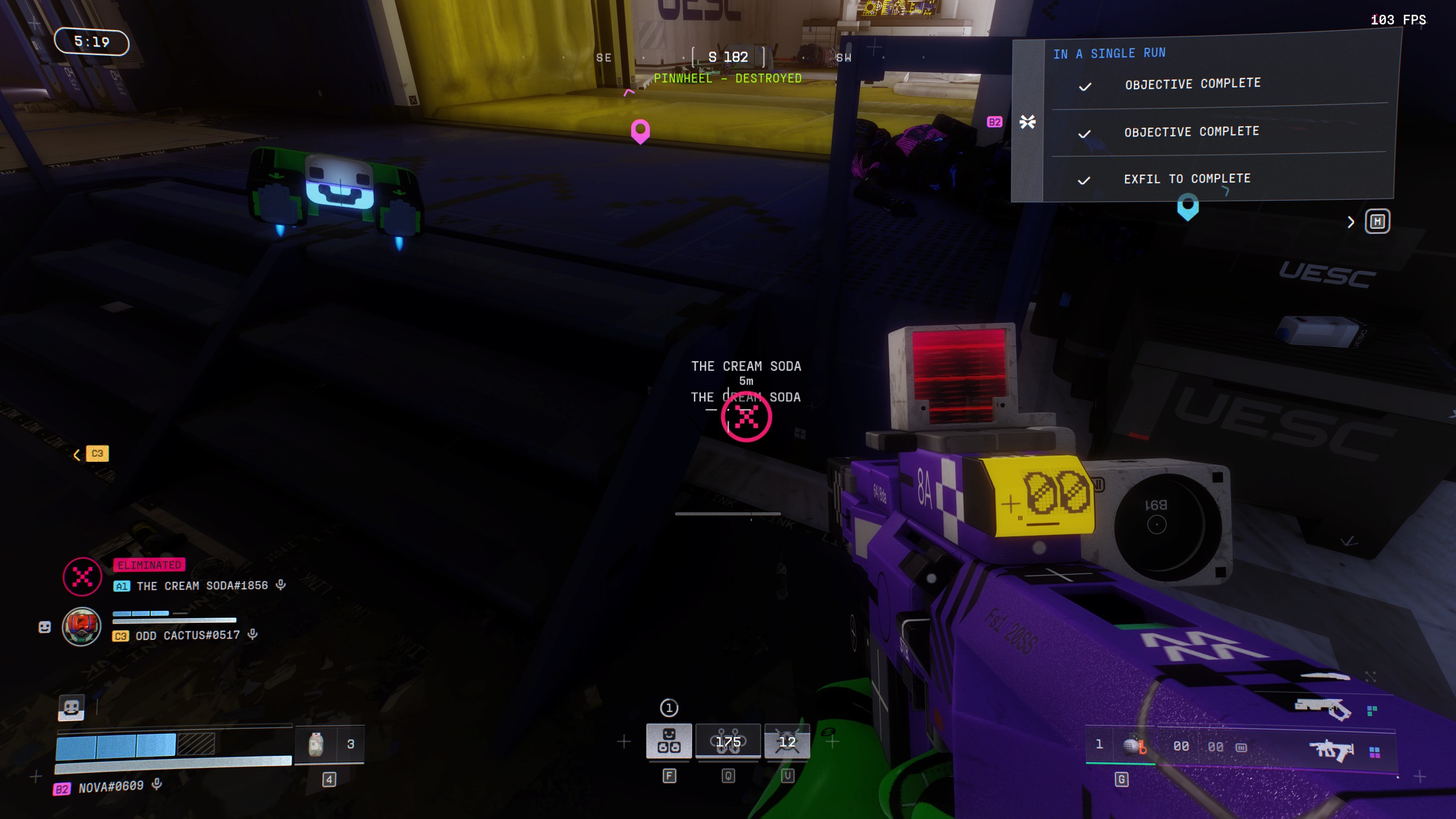Click the robot face icon above health bar
The height and width of the screenshot is (819, 1456).
pyautogui.click(x=71, y=708)
